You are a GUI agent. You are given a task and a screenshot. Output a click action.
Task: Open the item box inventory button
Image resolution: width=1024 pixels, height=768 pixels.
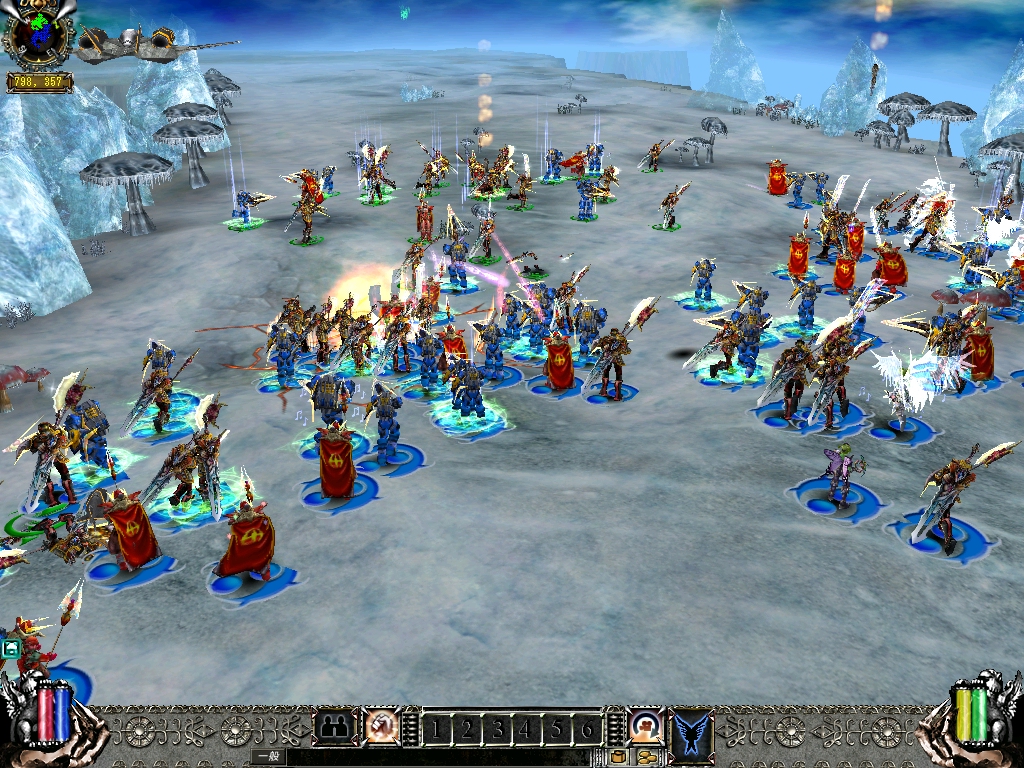618,757
